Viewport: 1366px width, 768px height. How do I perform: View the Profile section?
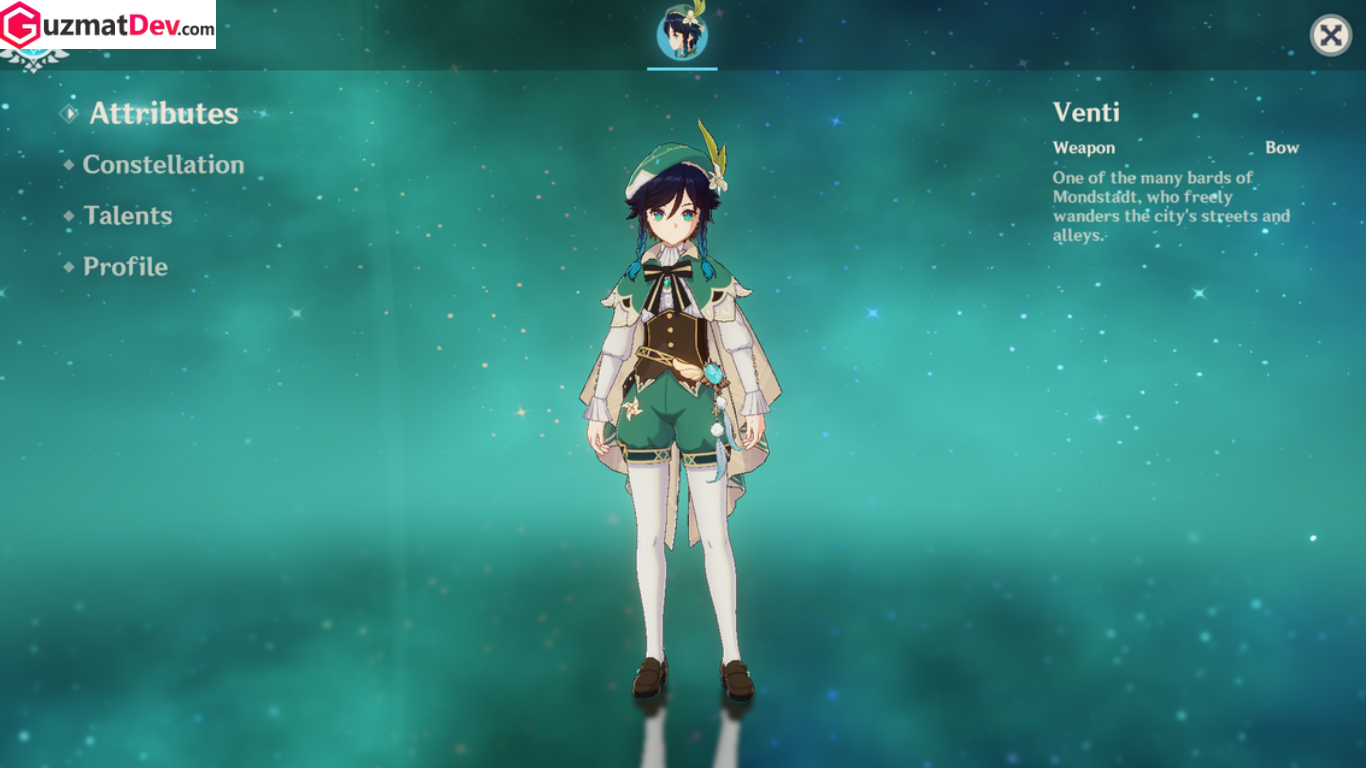tap(125, 267)
